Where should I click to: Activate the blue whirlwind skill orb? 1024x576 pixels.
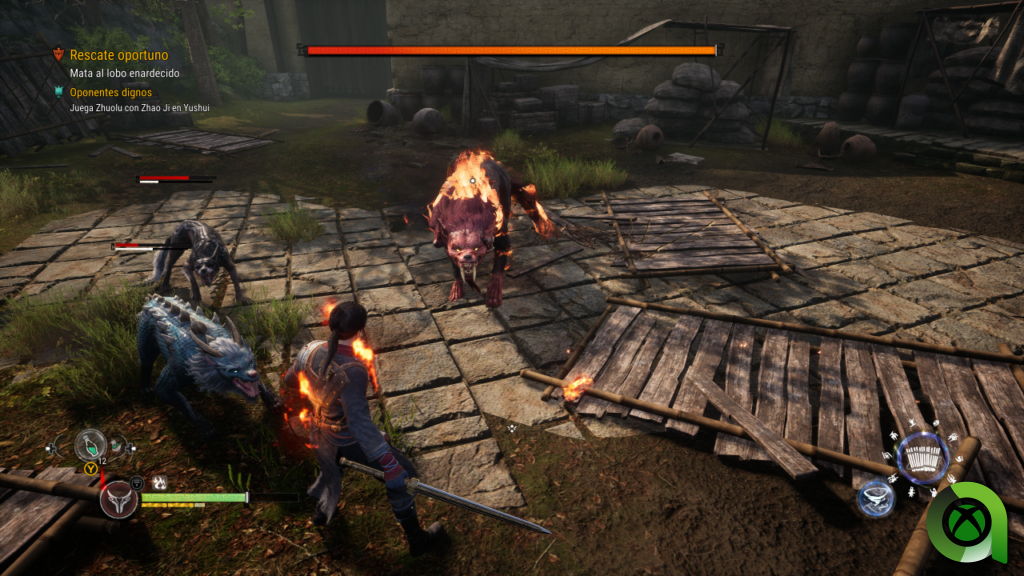click(875, 498)
